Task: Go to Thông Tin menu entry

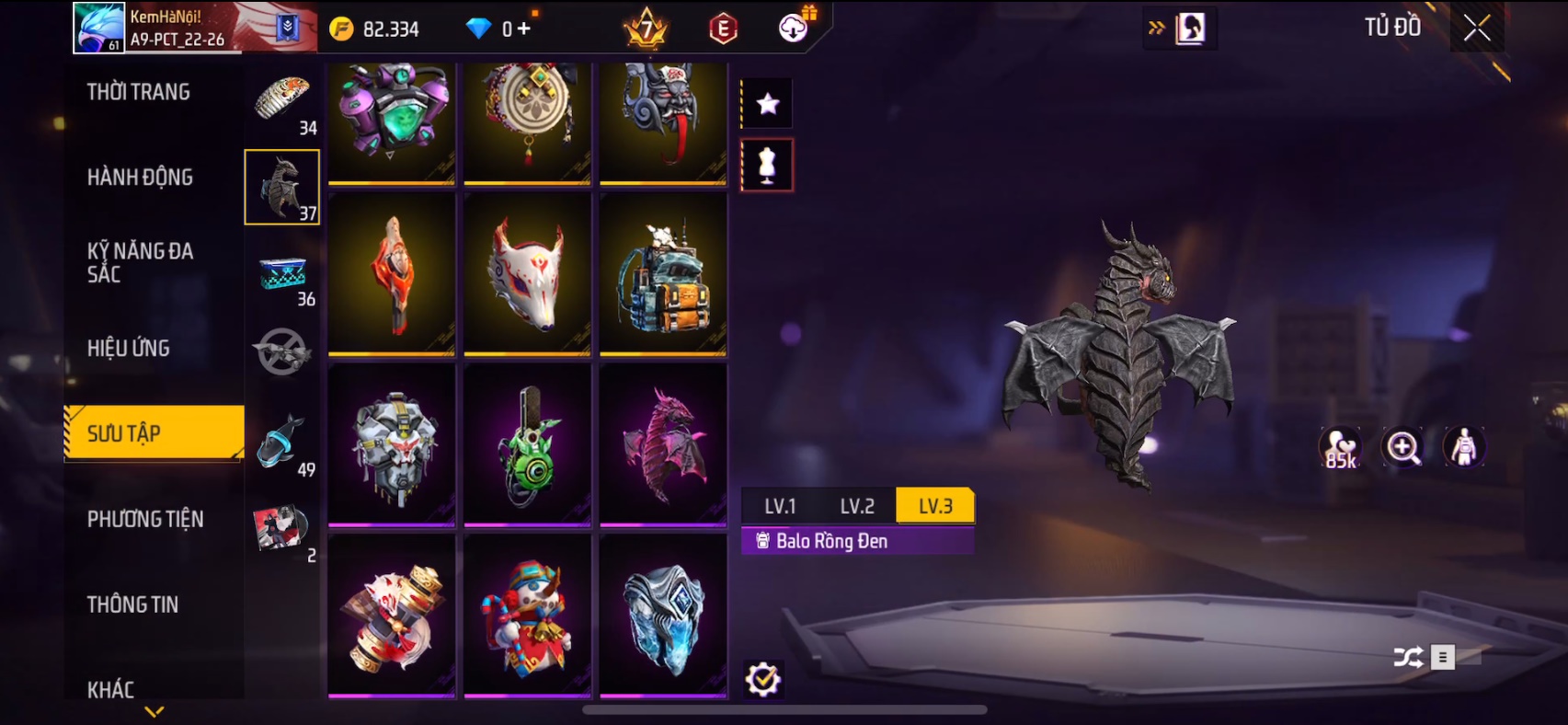Action: pyautogui.click(x=132, y=604)
